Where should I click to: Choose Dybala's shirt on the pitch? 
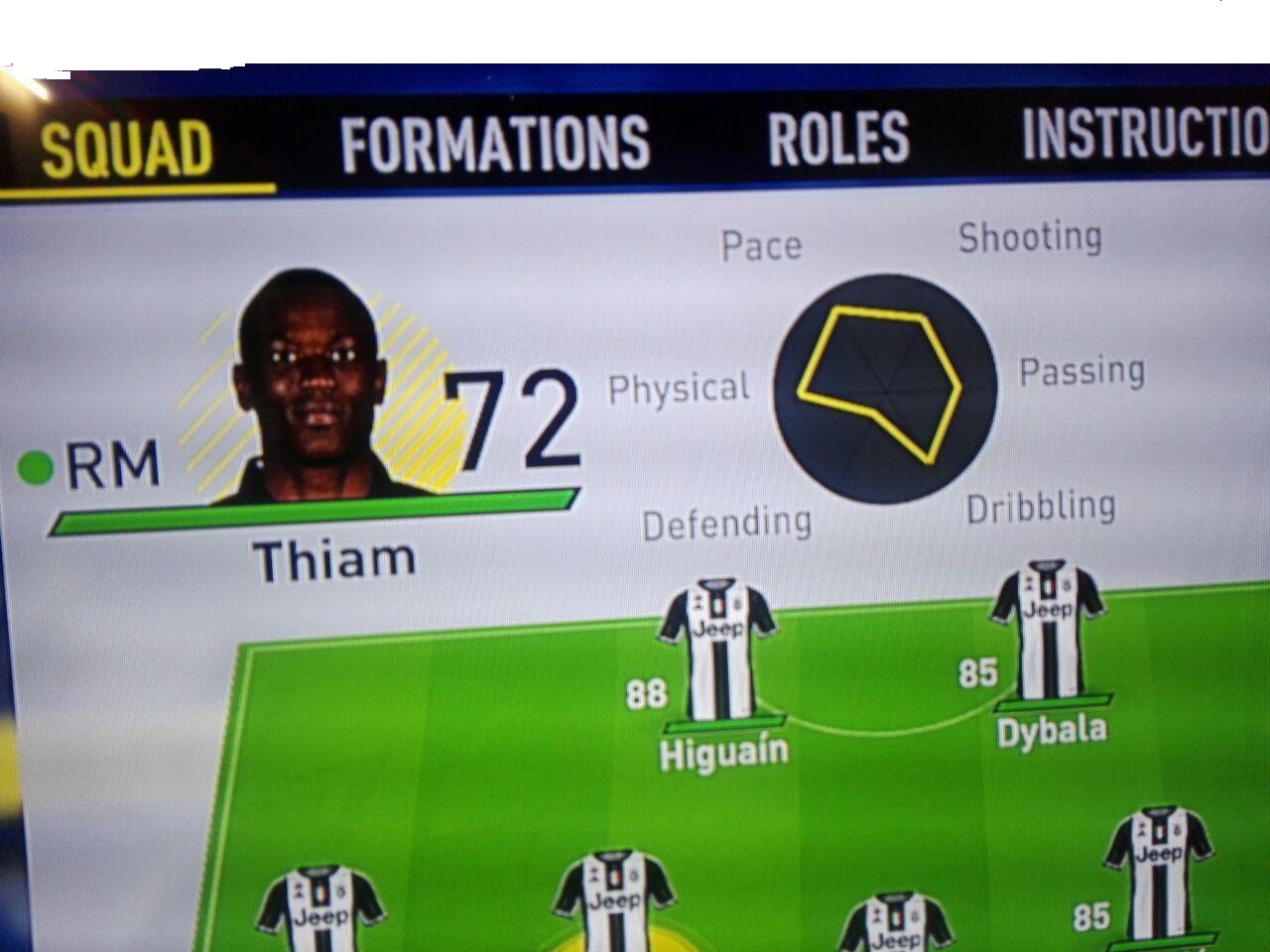pos(1048,632)
